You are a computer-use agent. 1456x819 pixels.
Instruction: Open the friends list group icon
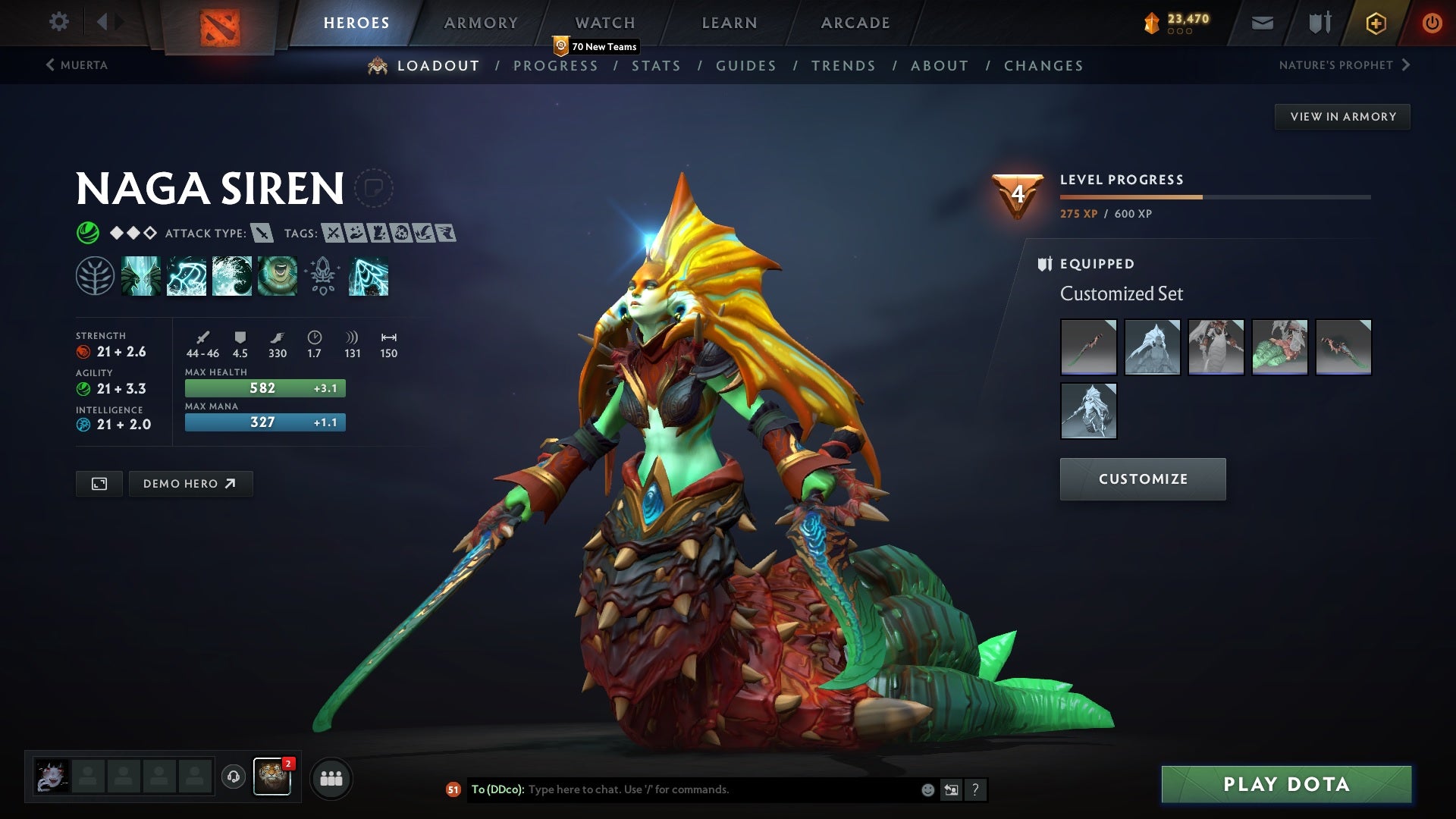(331, 777)
